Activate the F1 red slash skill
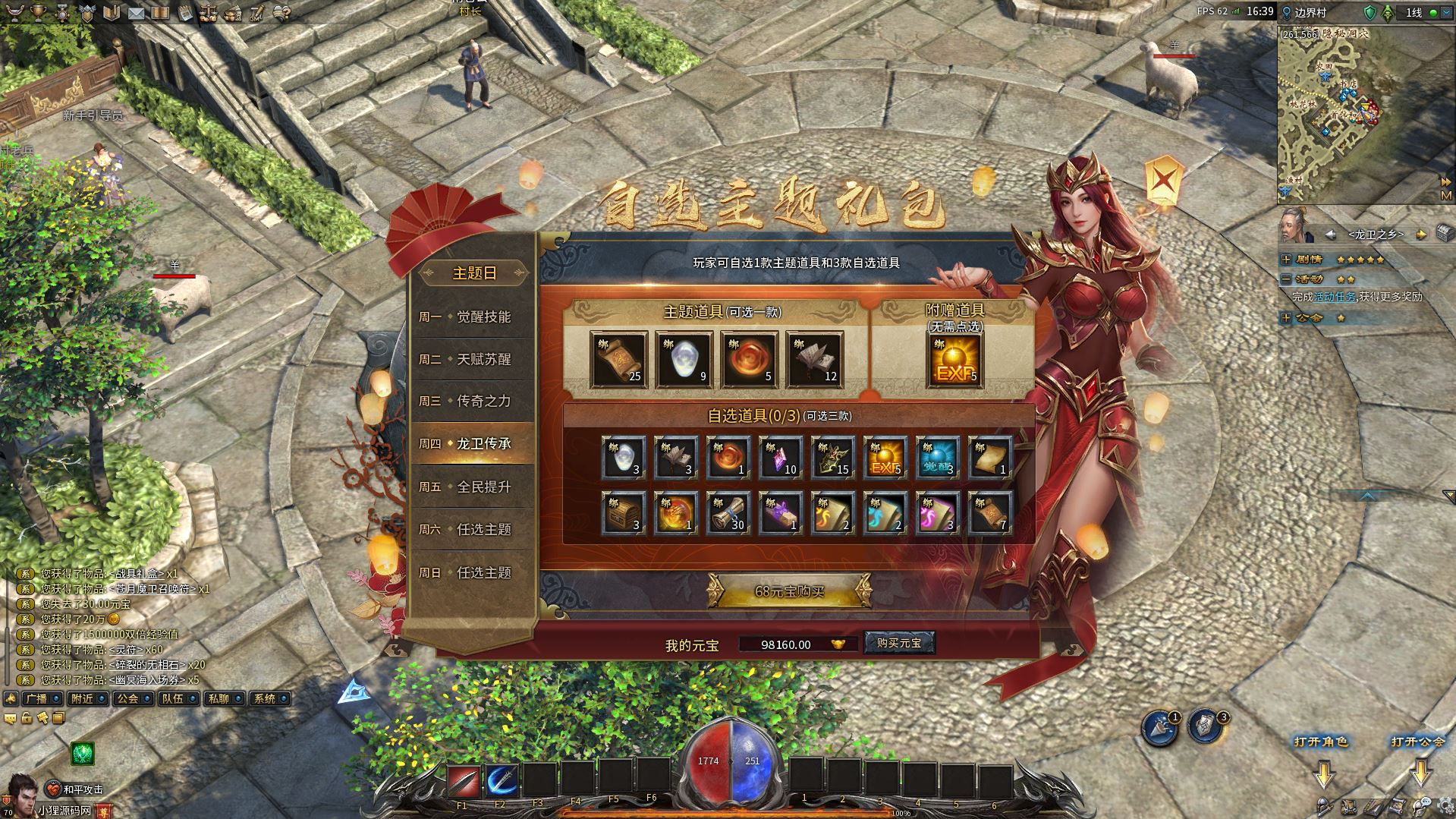The image size is (1456, 819). 463,780
